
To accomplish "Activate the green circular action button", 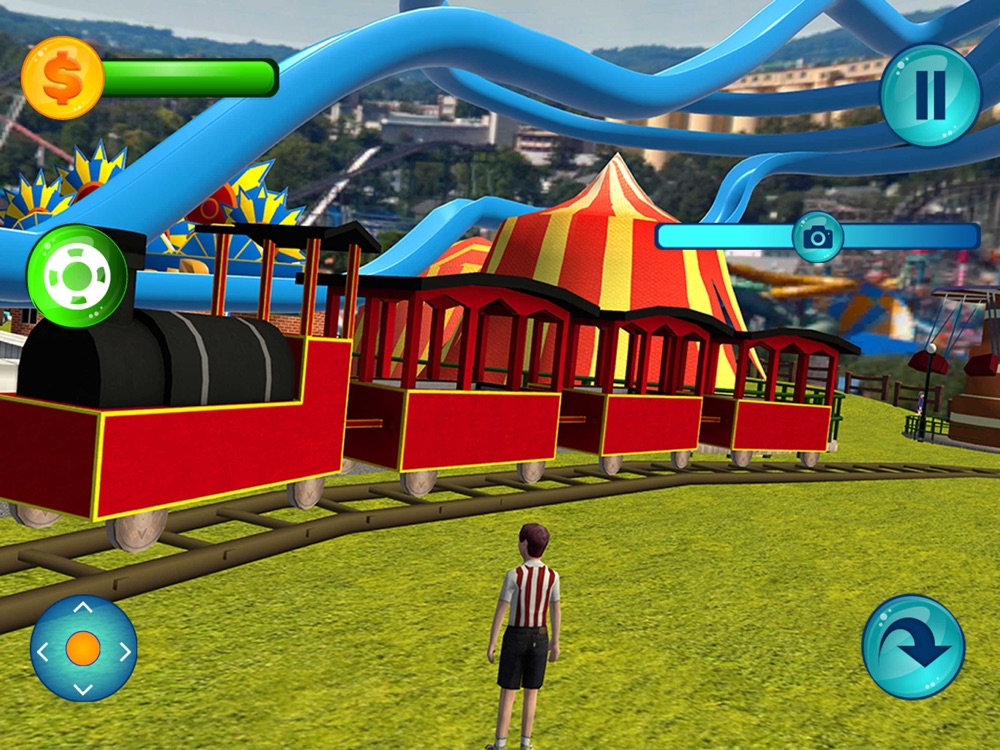I will [x=77, y=276].
